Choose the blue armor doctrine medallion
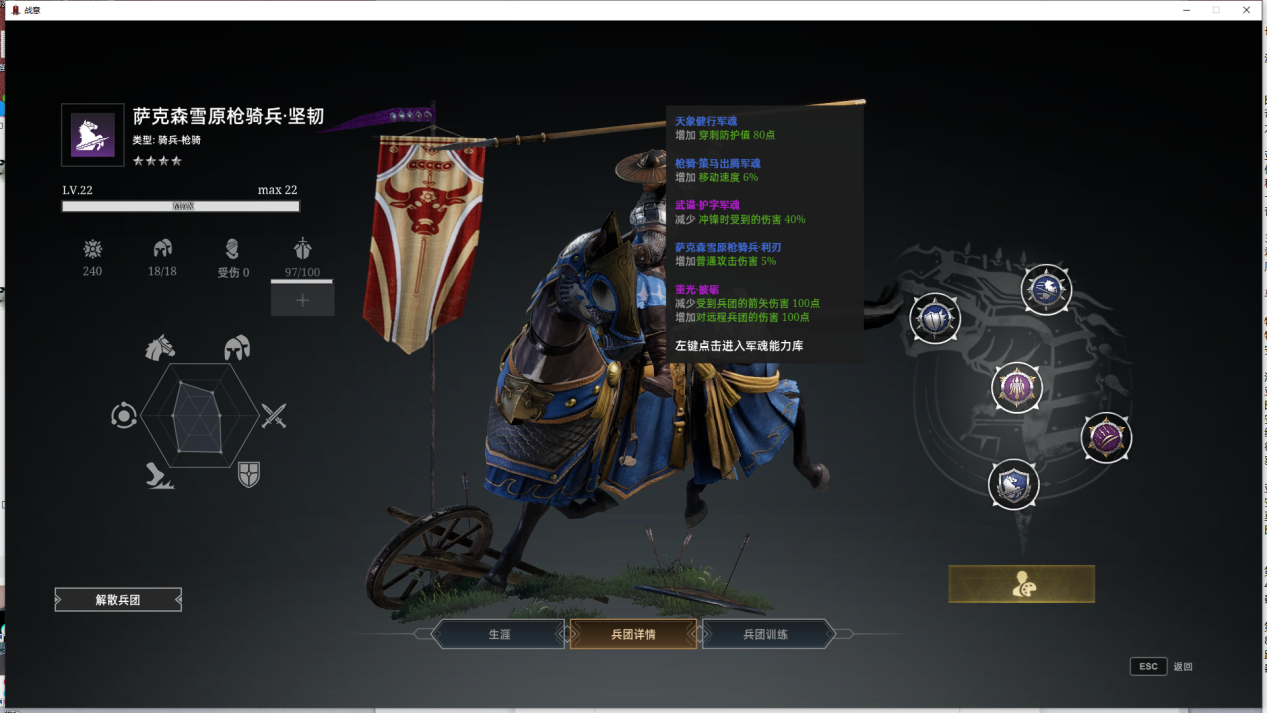 click(935, 319)
